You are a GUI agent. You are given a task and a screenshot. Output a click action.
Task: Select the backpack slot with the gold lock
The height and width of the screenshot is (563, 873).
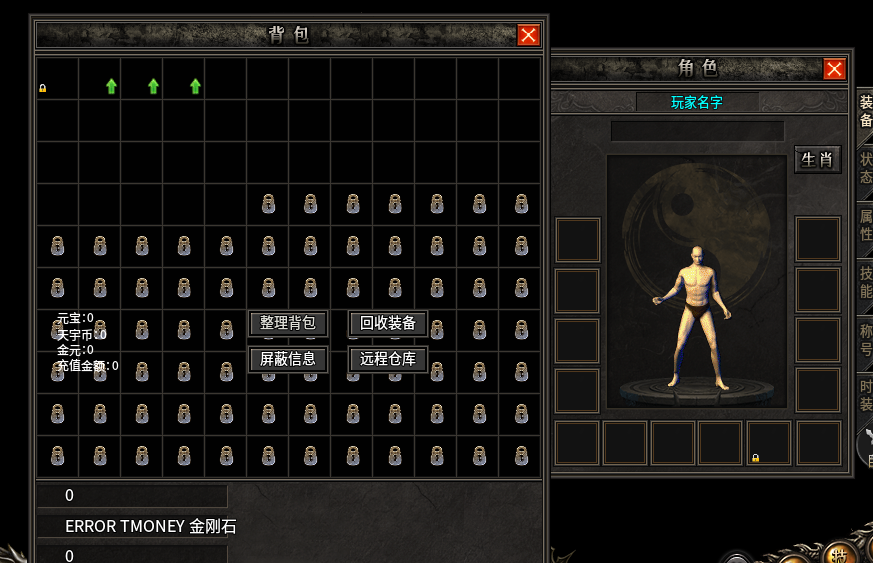(57, 78)
